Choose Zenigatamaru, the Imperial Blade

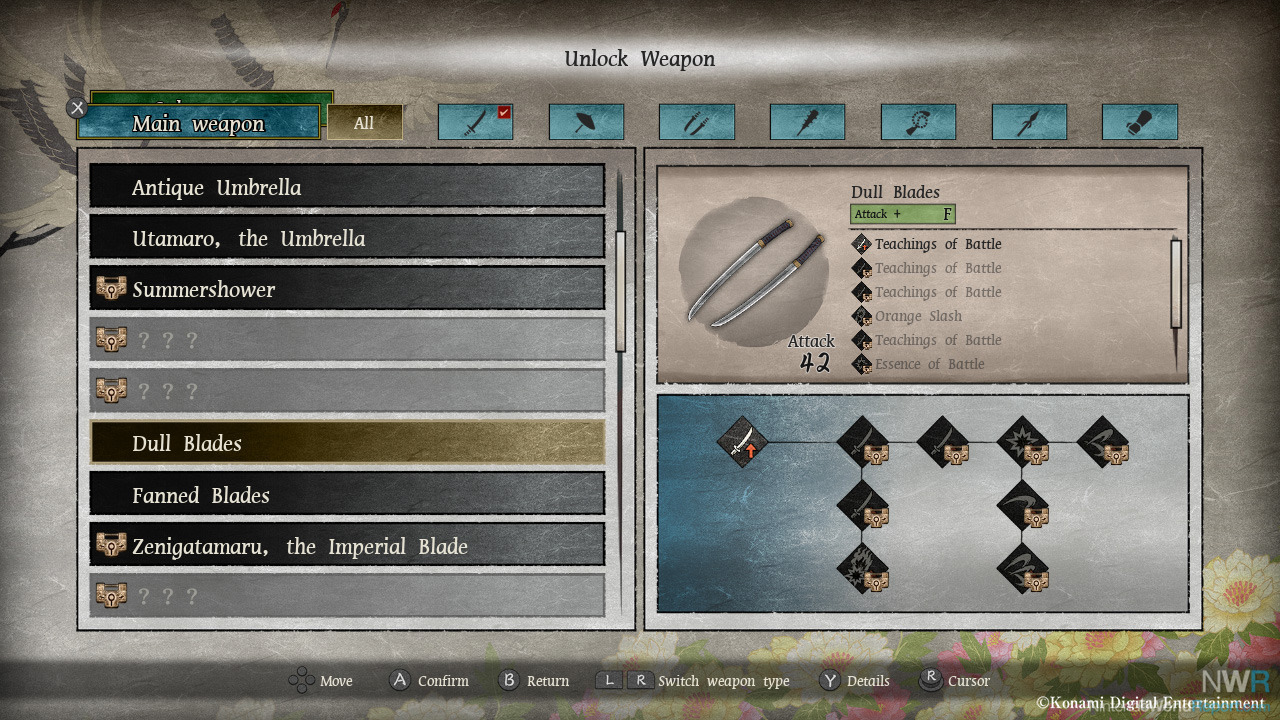[347, 546]
